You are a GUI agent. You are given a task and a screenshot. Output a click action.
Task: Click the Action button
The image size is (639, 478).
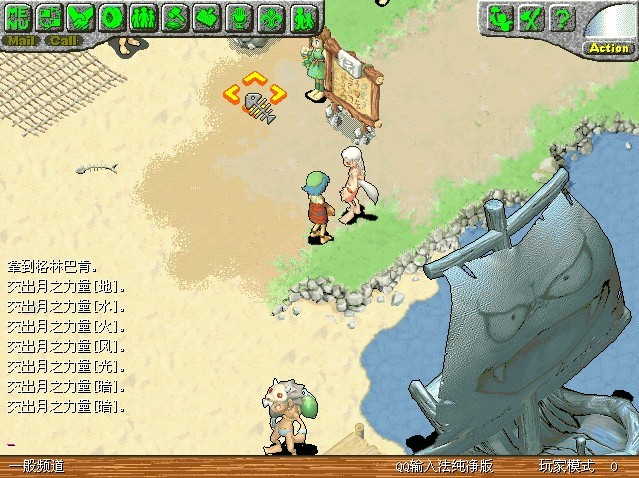pyautogui.click(x=608, y=47)
